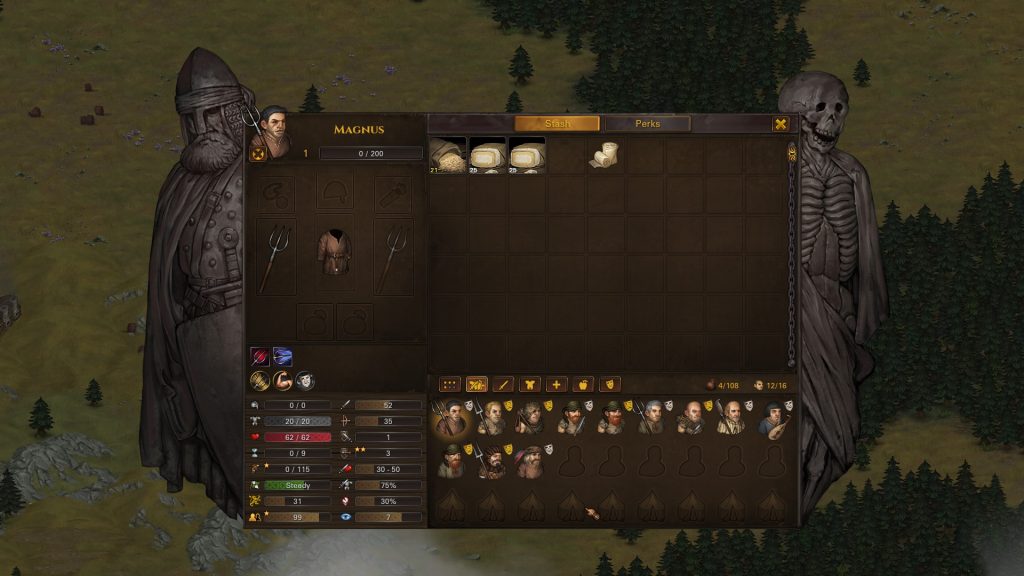
Task: Switch to the Perks tab
Action: [647, 124]
